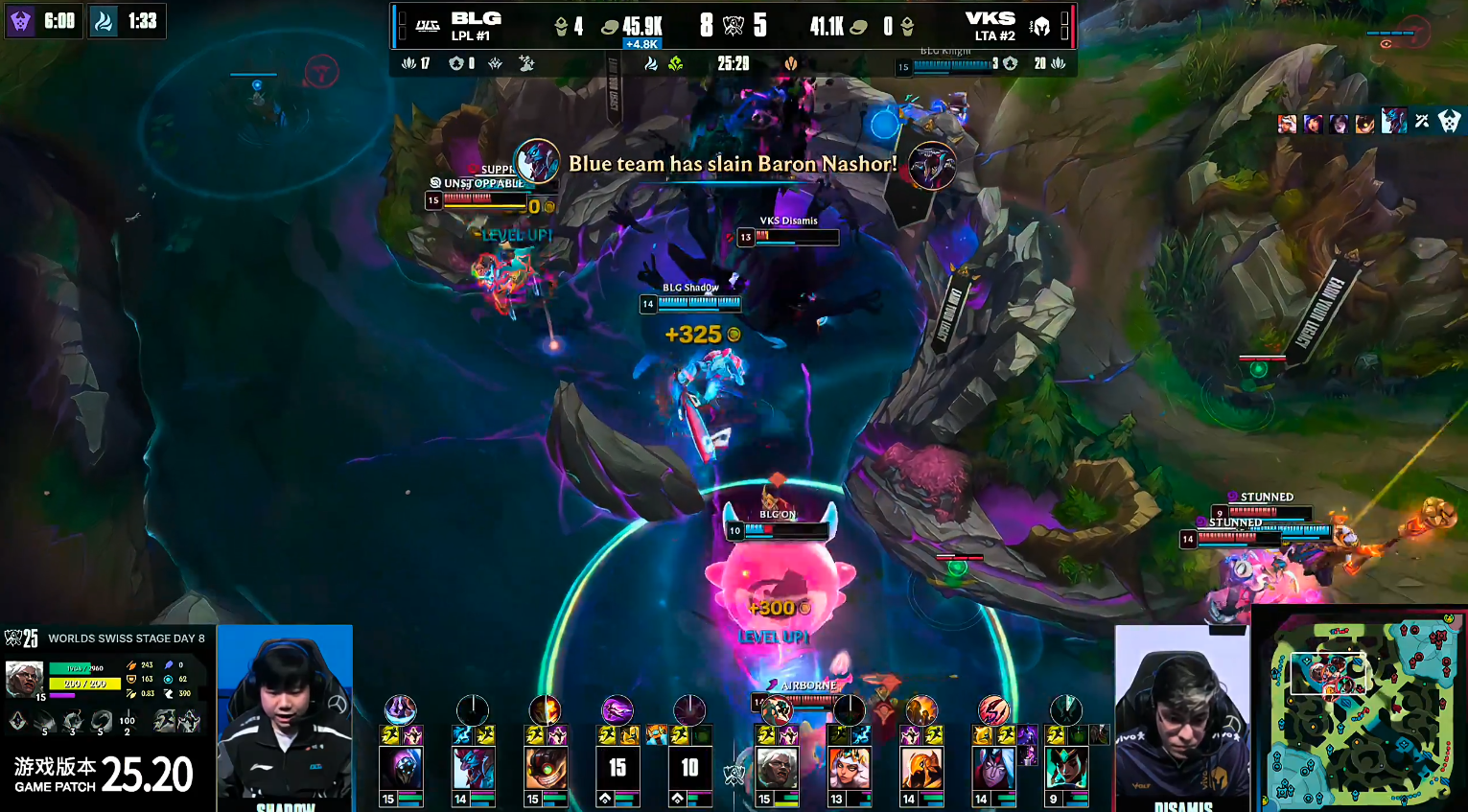Select the Trundle portrait in the bottom bar
The image size is (1468, 812).
[474, 768]
